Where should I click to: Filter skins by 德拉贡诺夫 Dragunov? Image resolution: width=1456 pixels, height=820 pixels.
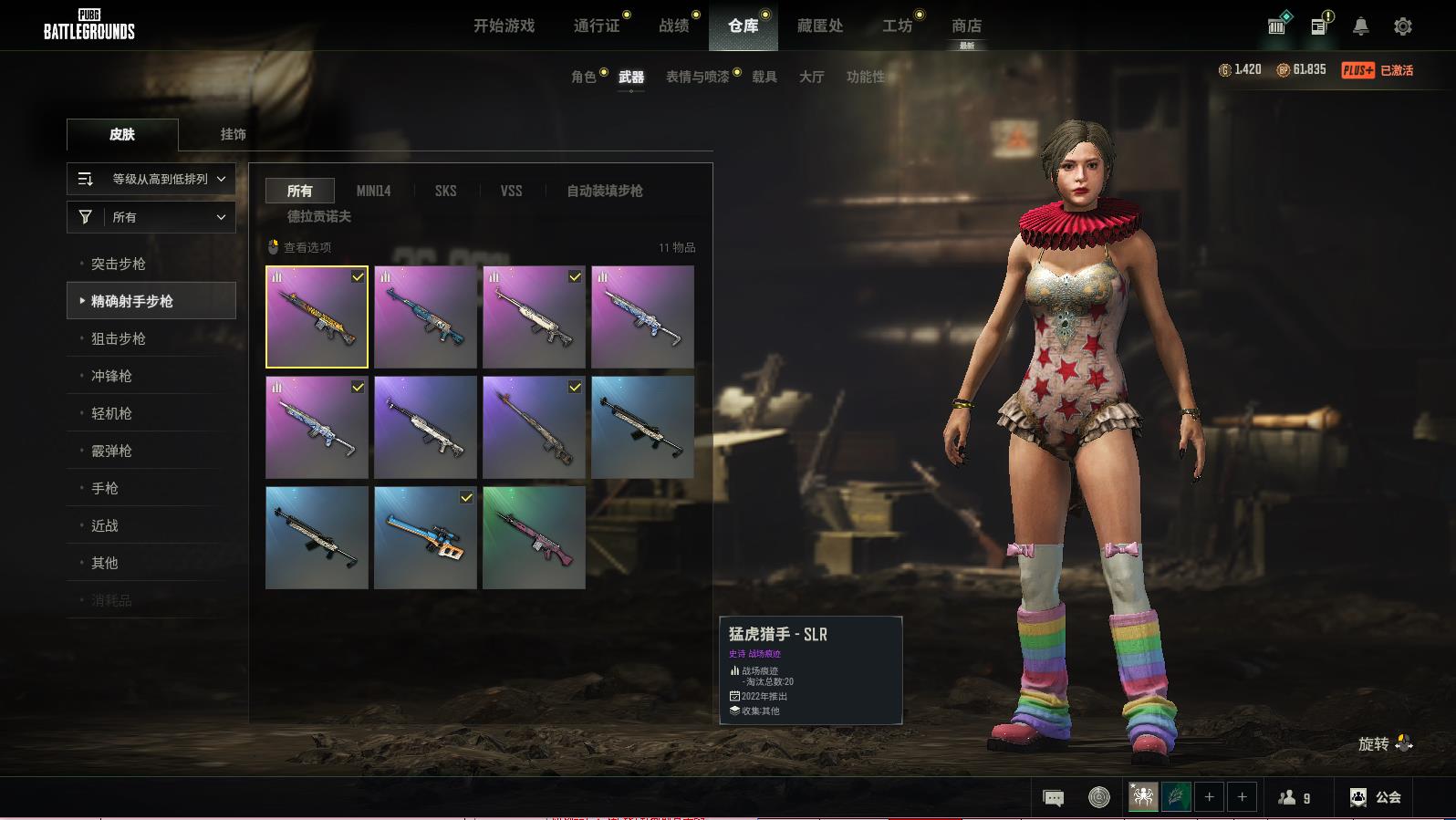coord(319,216)
